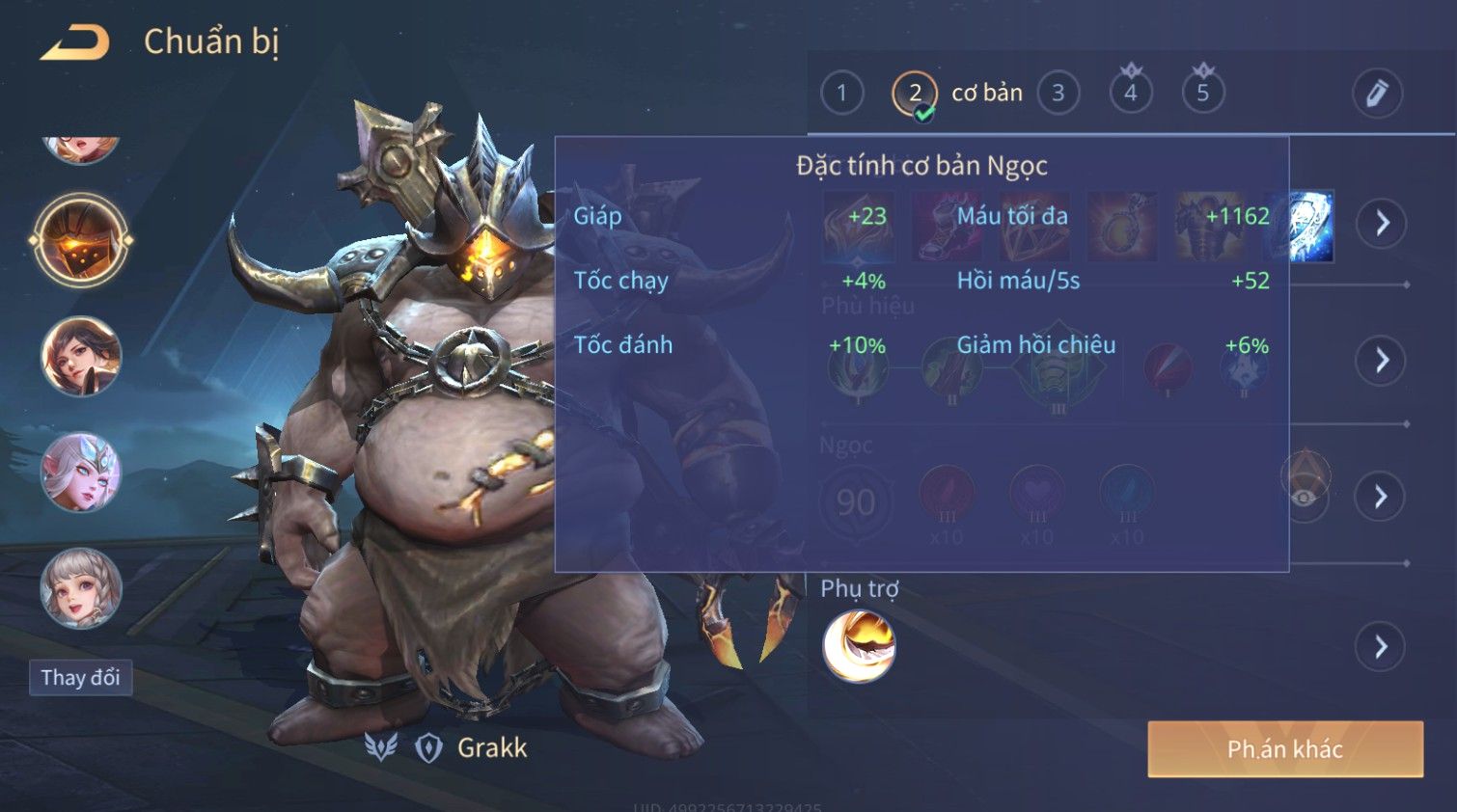Toggle the eye icon on Ngọc row
Screen dimensions: 1457x812
[x=1305, y=497]
